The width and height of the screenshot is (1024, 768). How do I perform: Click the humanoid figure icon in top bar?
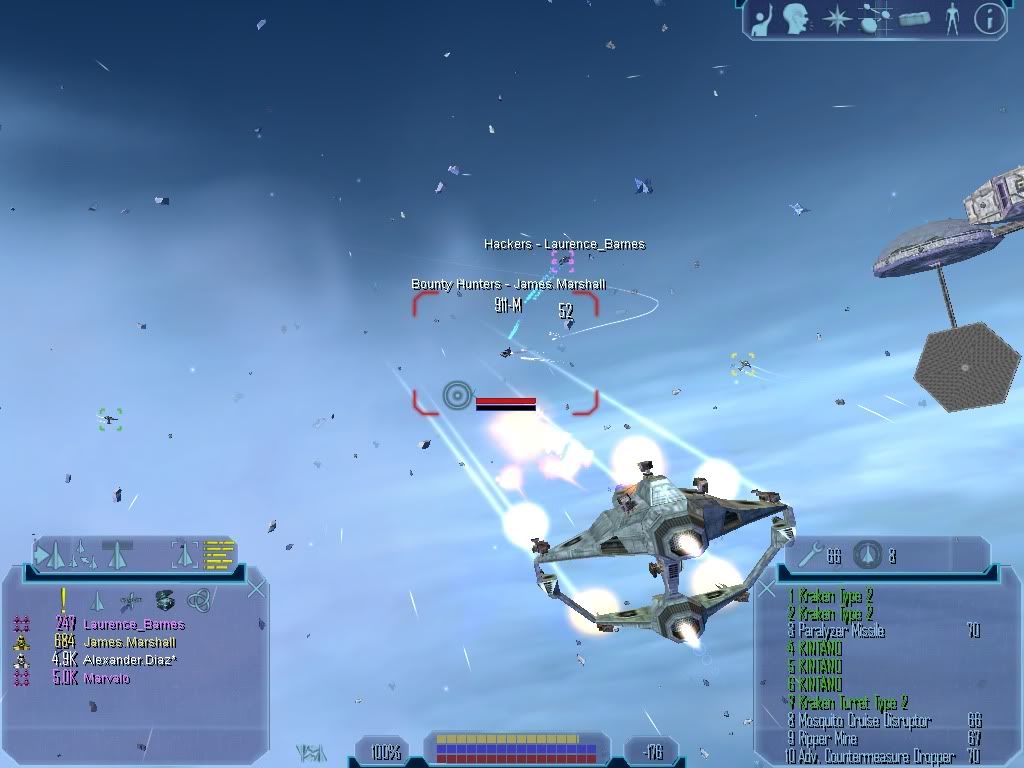point(951,19)
